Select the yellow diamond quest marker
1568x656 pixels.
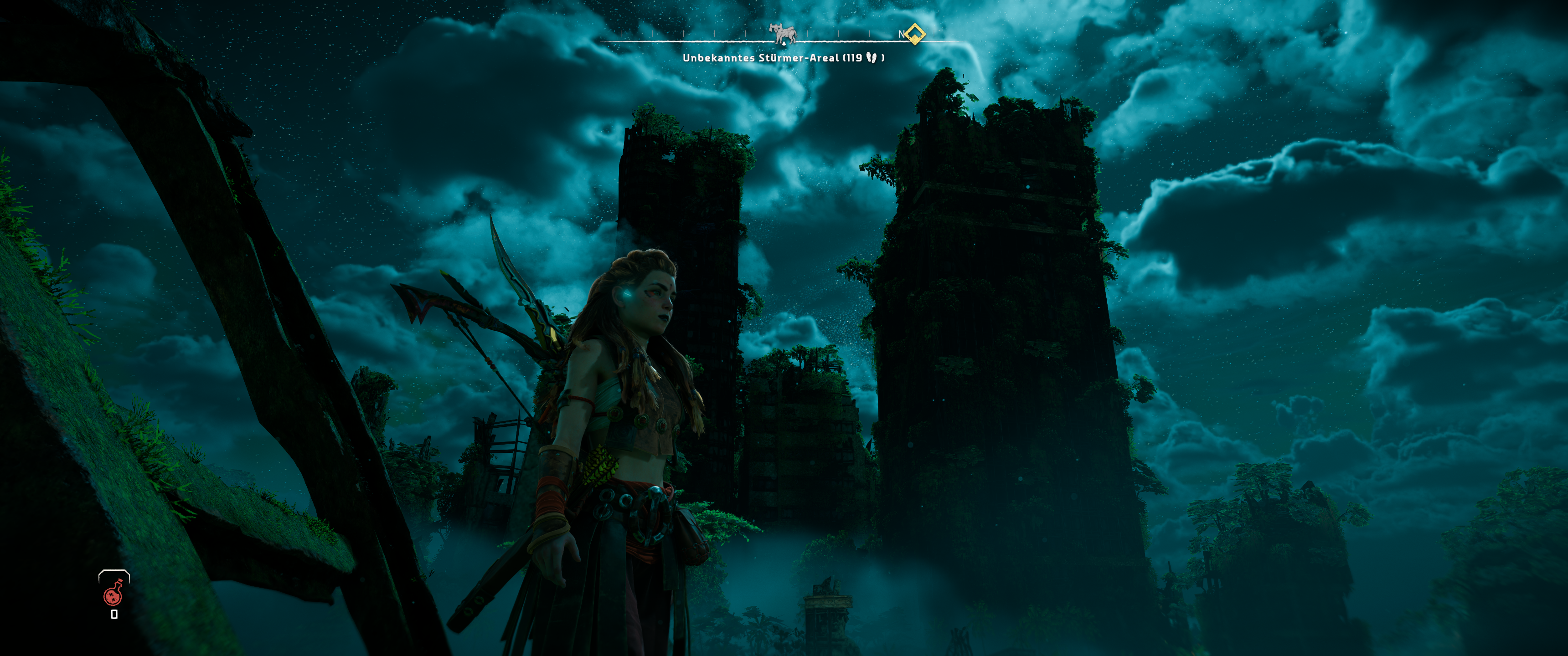(913, 34)
